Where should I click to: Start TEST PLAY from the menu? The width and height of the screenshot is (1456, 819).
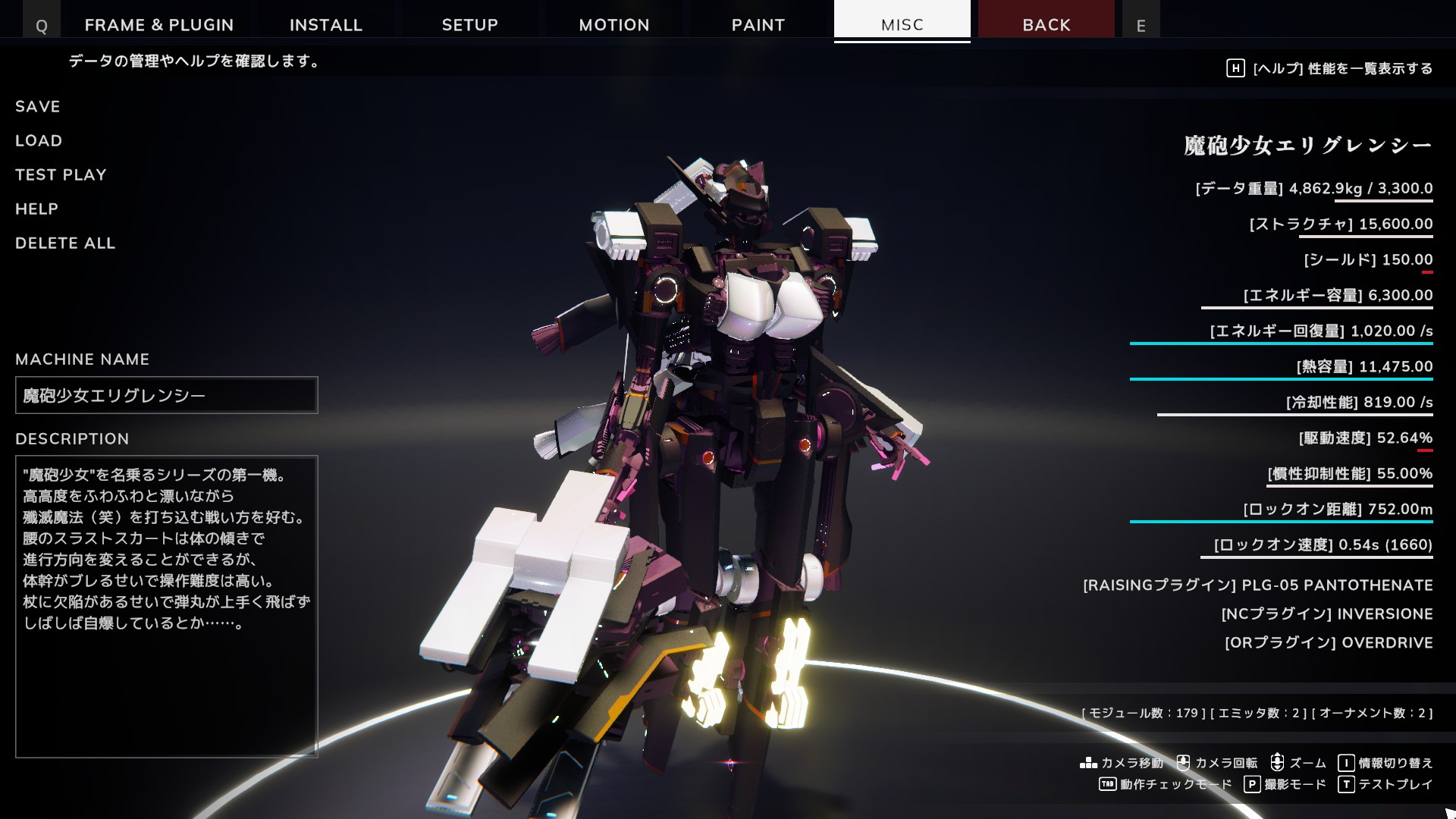click(x=61, y=175)
